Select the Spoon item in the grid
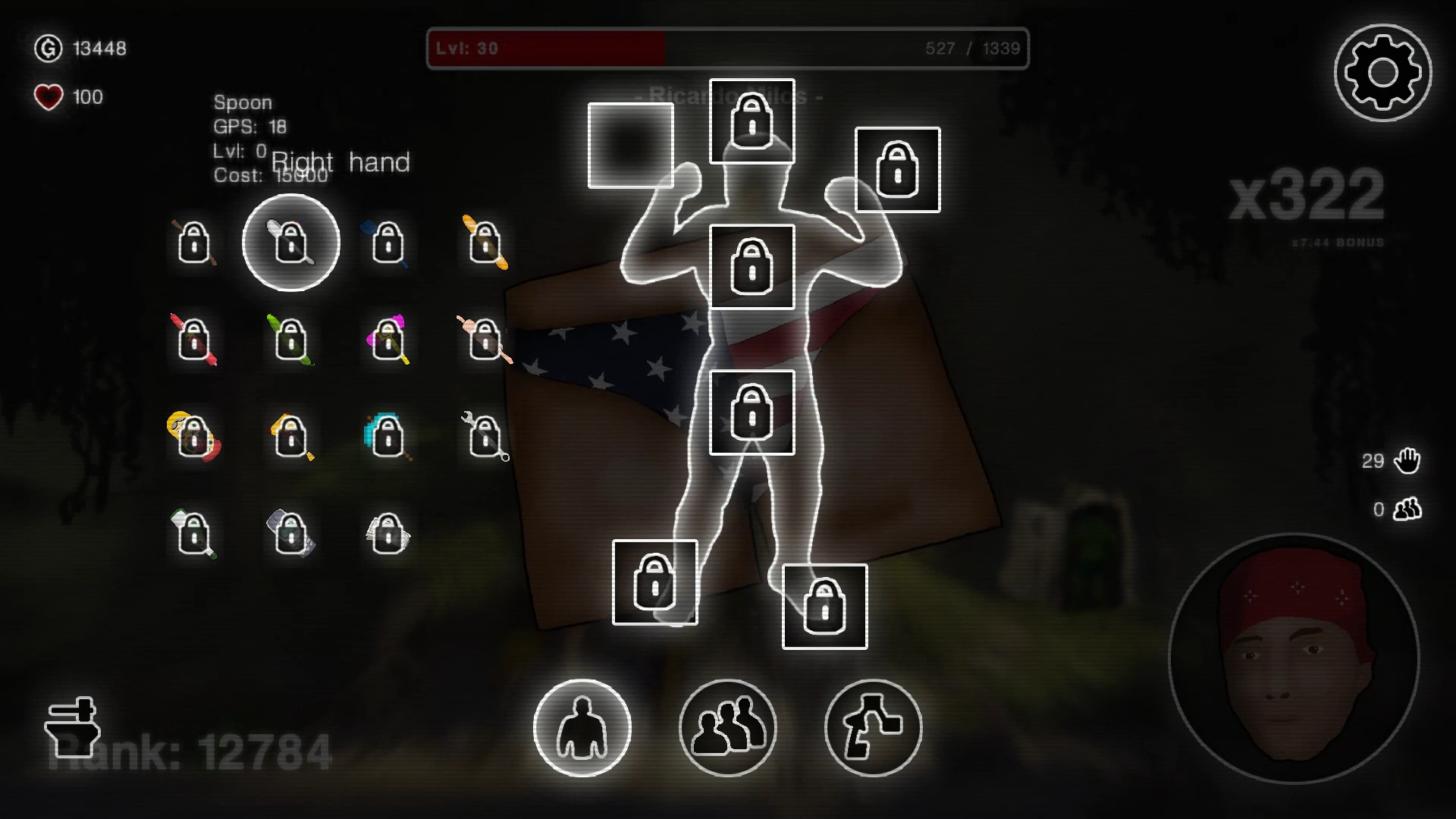 pyautogui.click(x=290, y=243)
